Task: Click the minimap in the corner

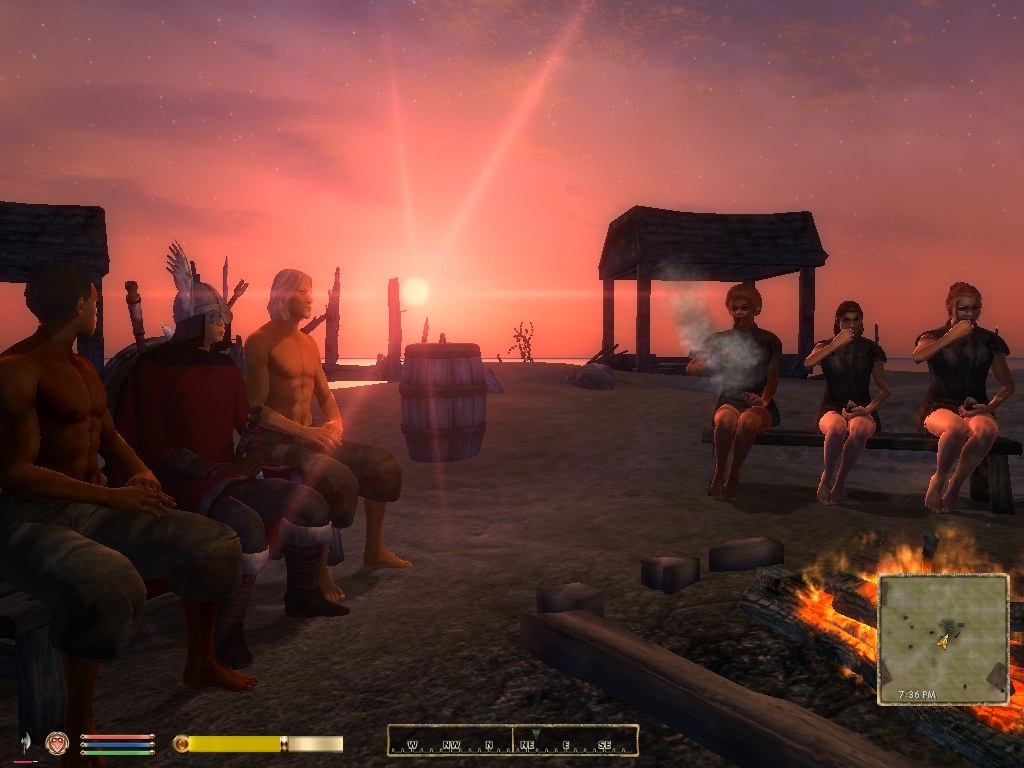Action: coord(943,638)
